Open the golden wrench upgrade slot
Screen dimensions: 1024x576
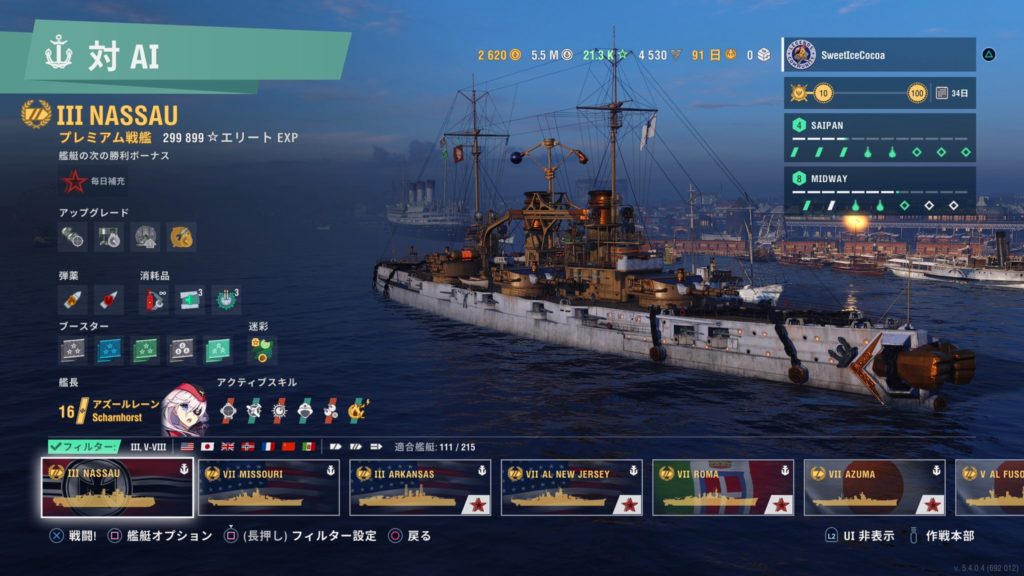coord(181,237)
